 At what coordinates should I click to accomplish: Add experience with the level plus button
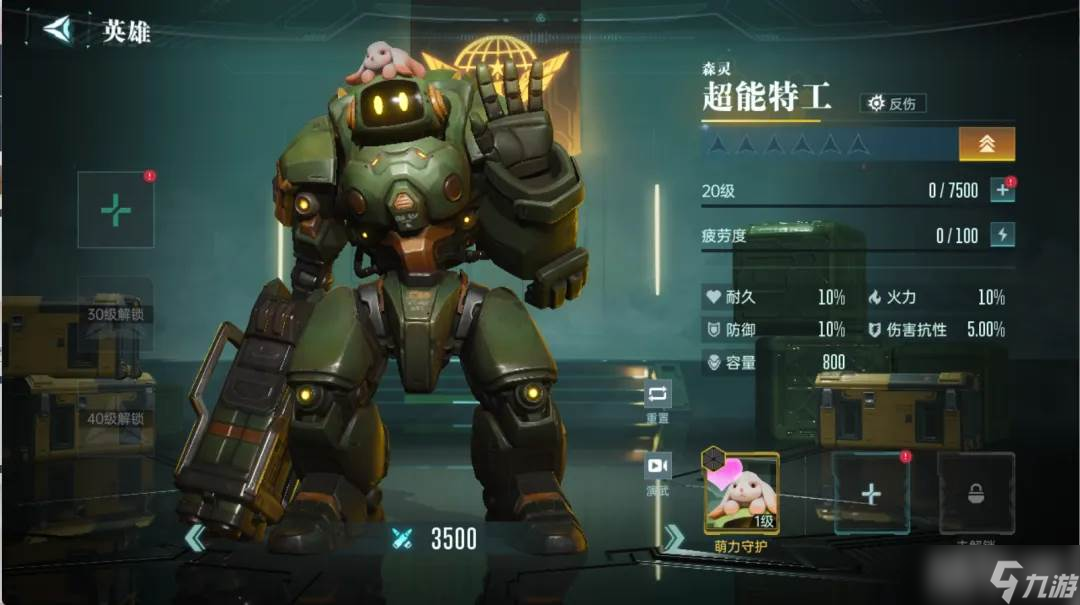[1002, 190]
